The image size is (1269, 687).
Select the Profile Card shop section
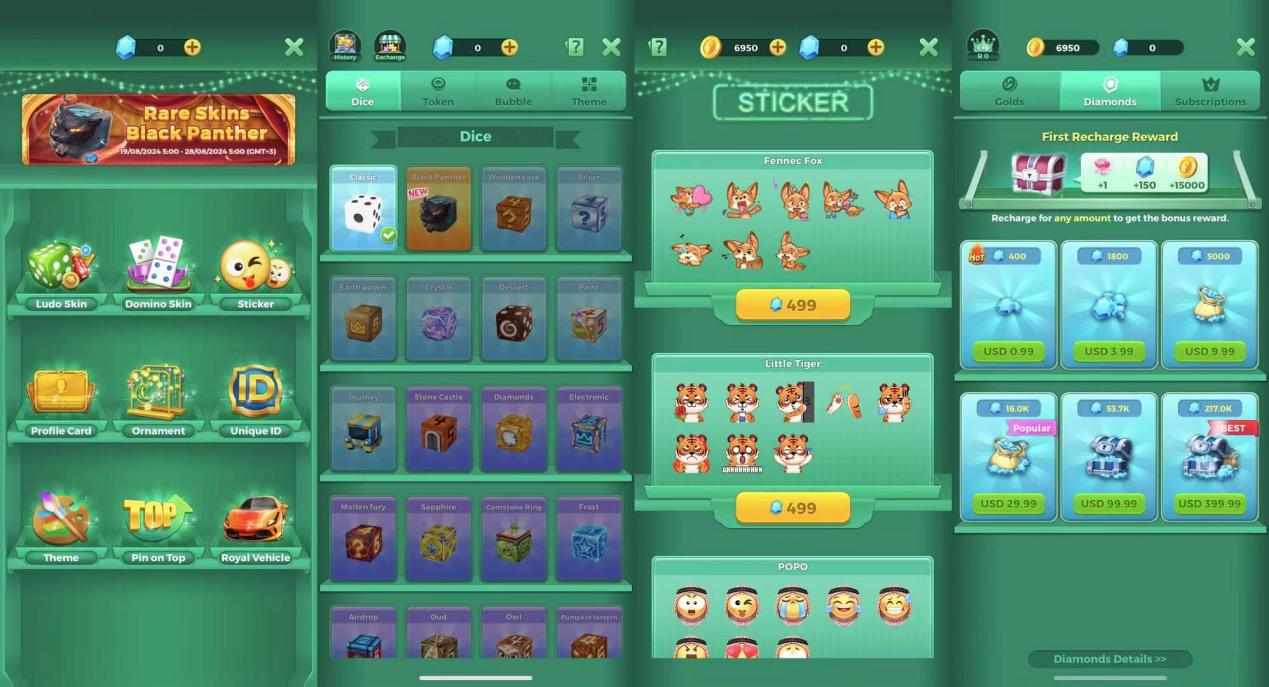click(61, 399)
